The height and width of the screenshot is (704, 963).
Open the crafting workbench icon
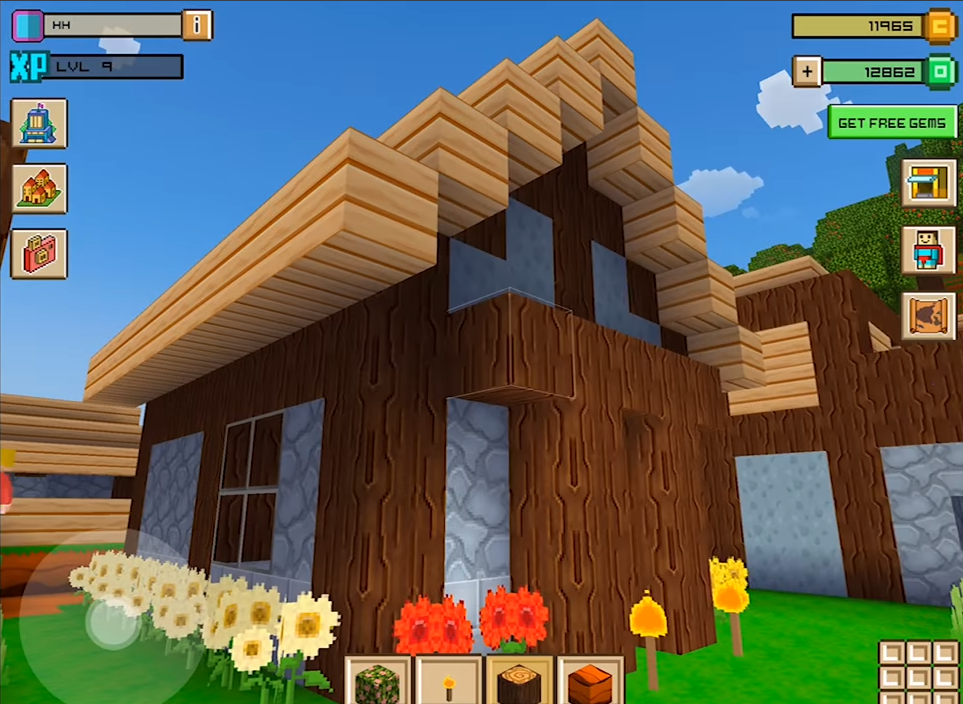click(928, 183)
